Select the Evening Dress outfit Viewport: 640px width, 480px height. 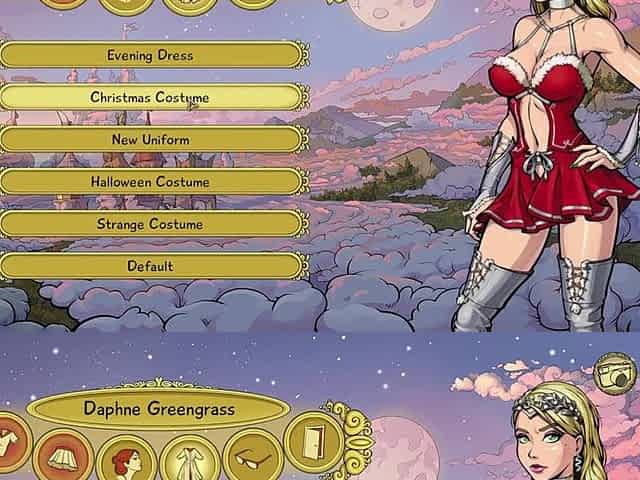[150, 55]
